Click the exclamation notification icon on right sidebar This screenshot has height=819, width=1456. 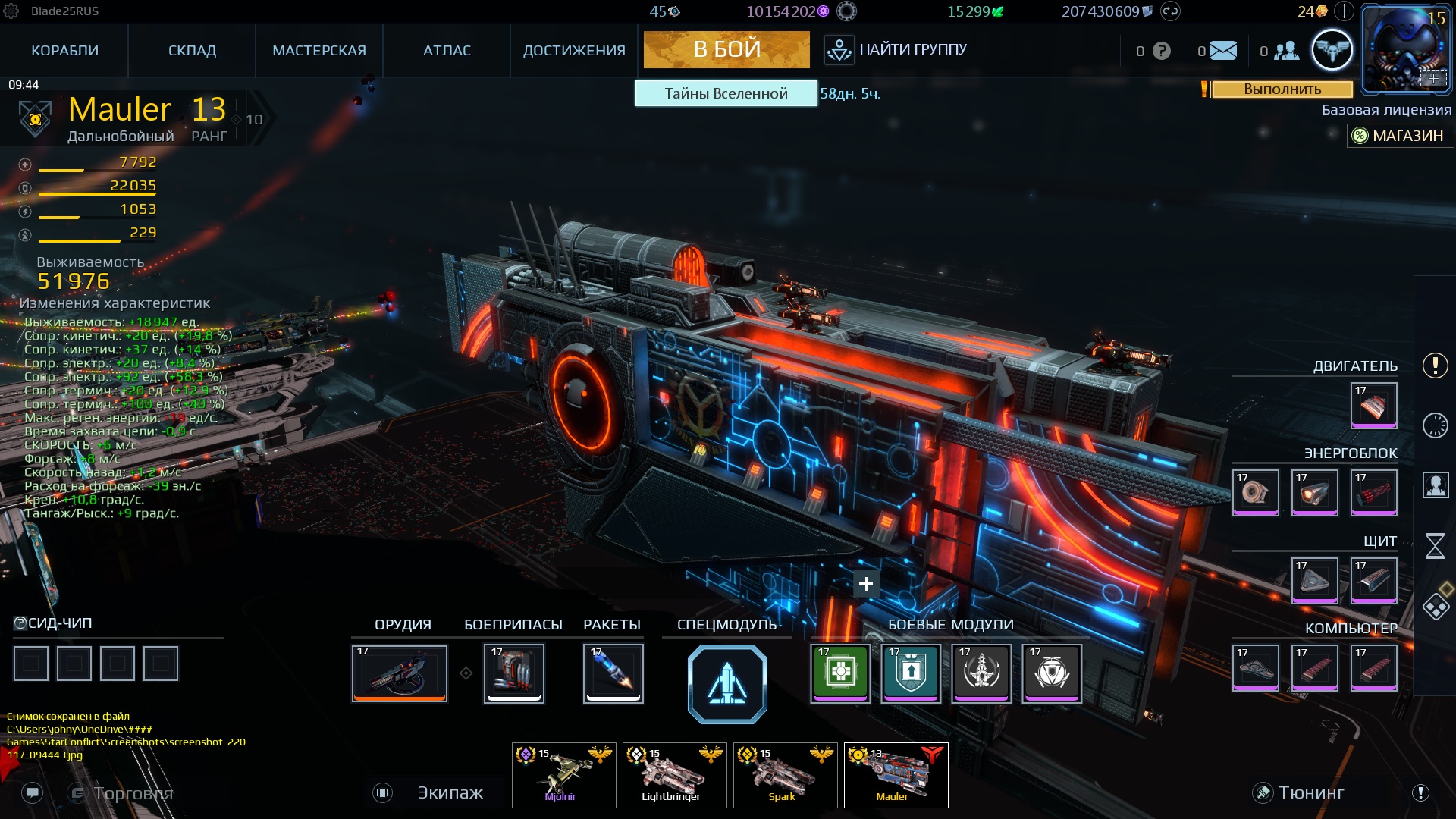(x=1434, y=366)
